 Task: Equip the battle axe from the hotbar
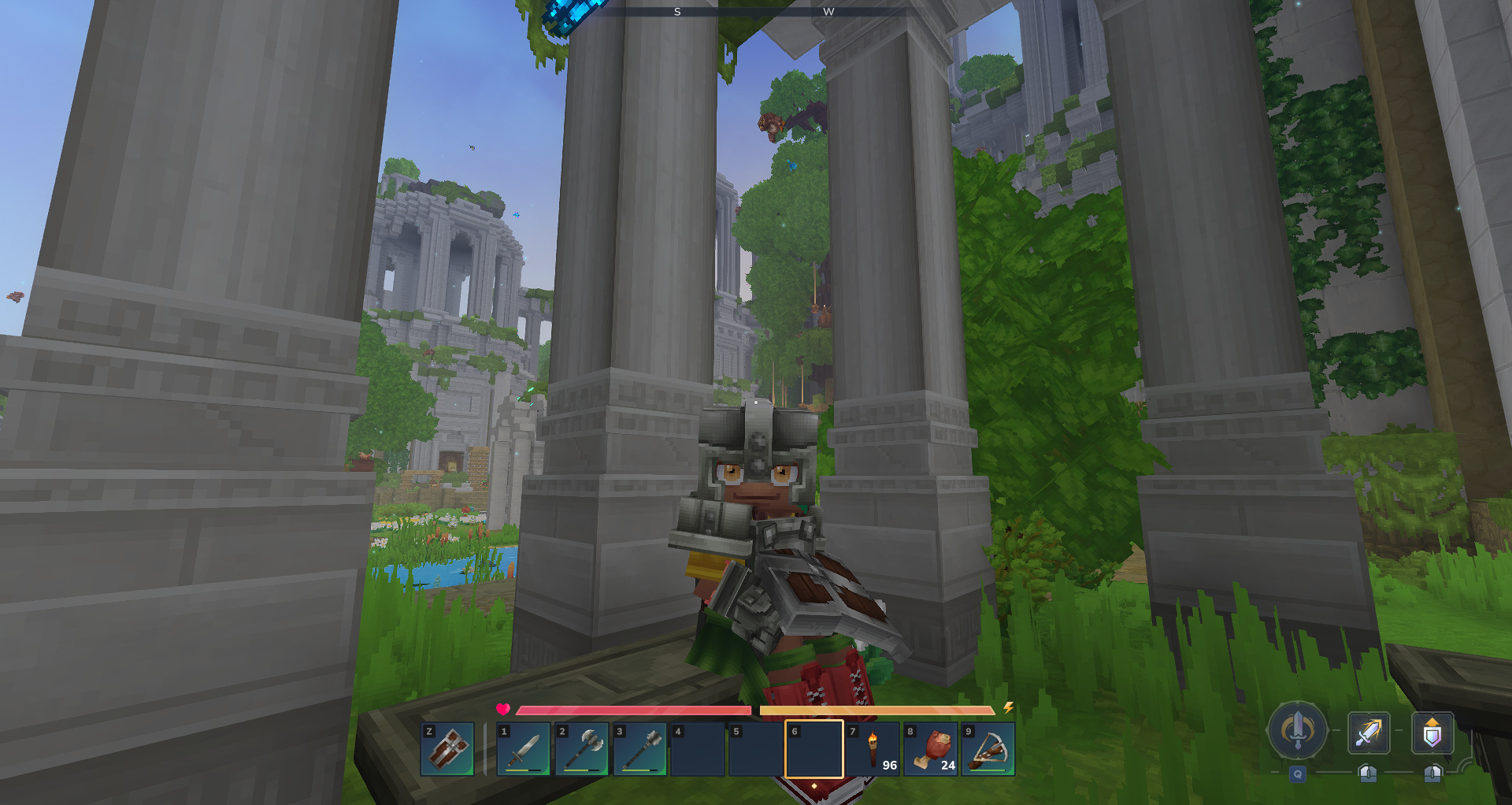click(582, 749)
